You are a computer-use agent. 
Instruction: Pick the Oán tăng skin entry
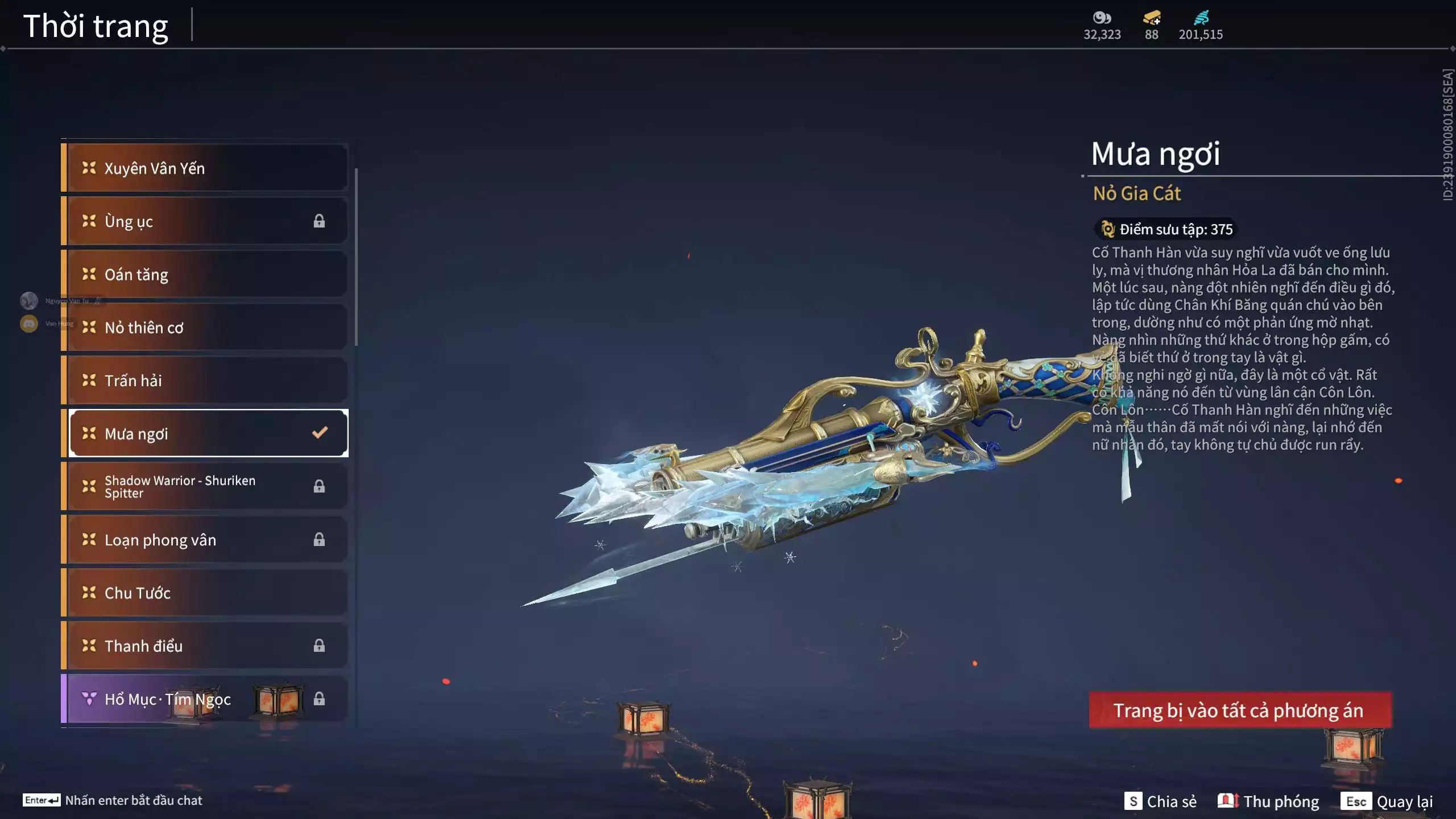pyautogui.click(x=205, y=274)
